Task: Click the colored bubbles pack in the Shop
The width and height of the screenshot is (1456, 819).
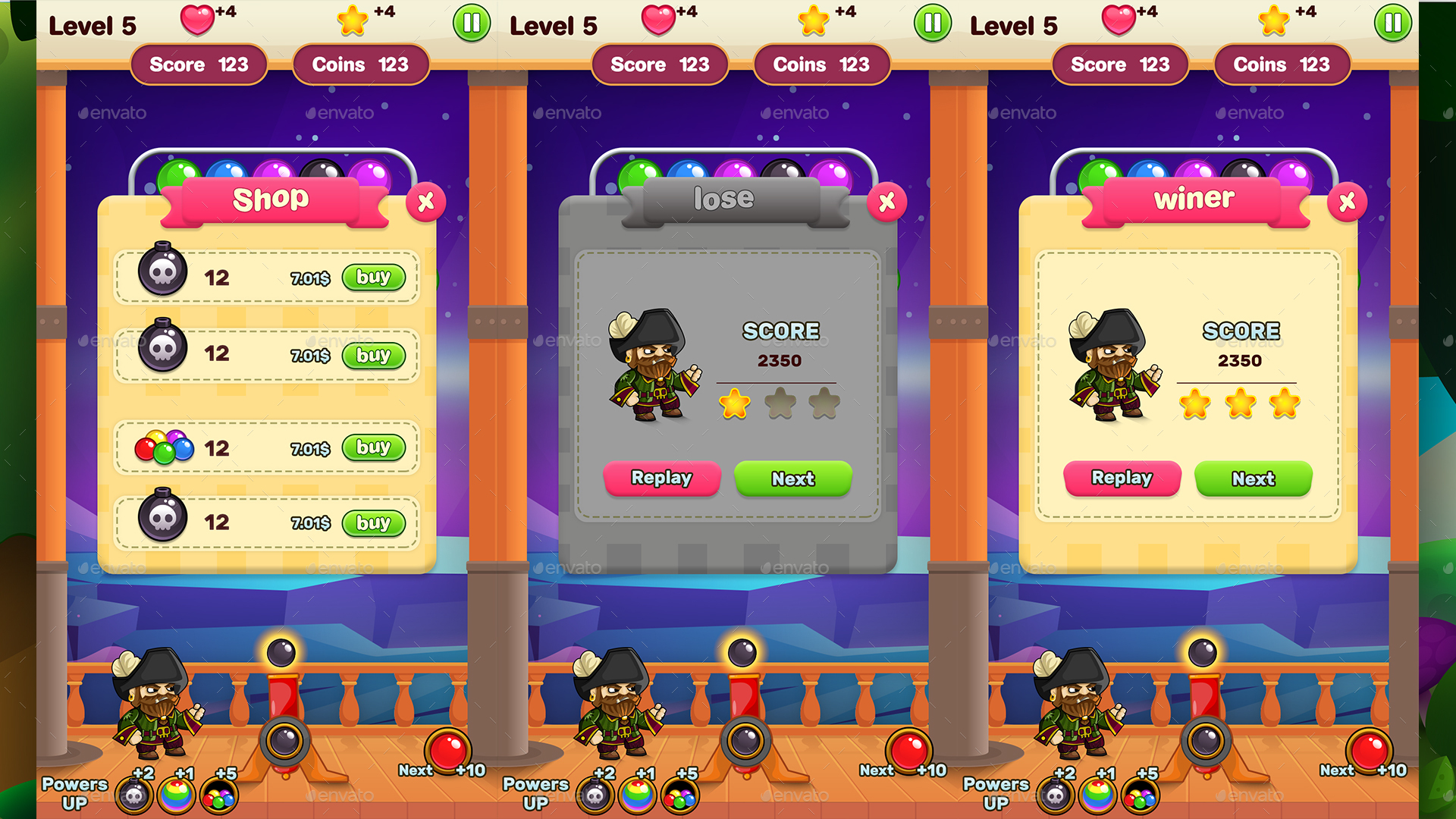Action: pyautogui.click(x=165, y=447)
